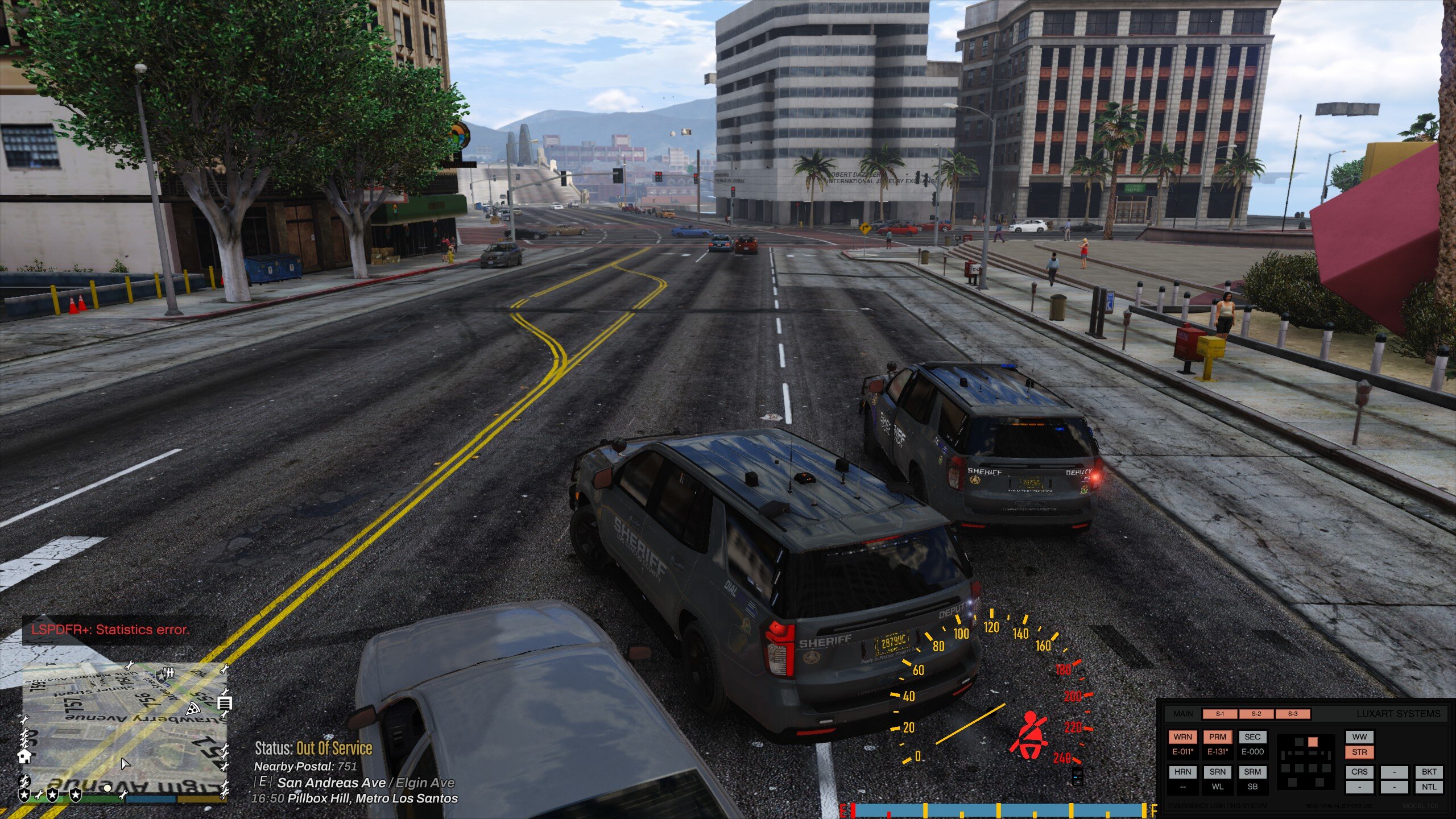Switch on the BKT button
This screenshot has width=1456, height=819.
coord(1429,772)
